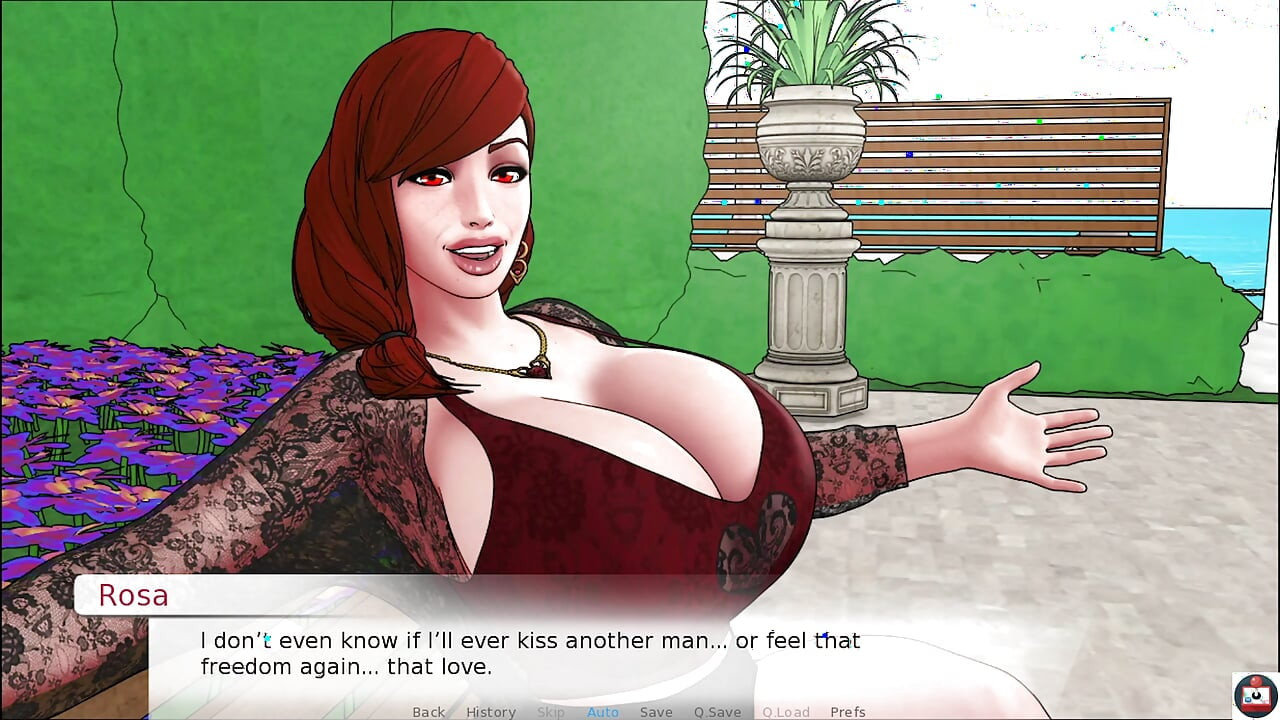Click Auto to resume automatic text advance
The height and width of the screenshot is (720, 1280).
[x=603, y=712]
